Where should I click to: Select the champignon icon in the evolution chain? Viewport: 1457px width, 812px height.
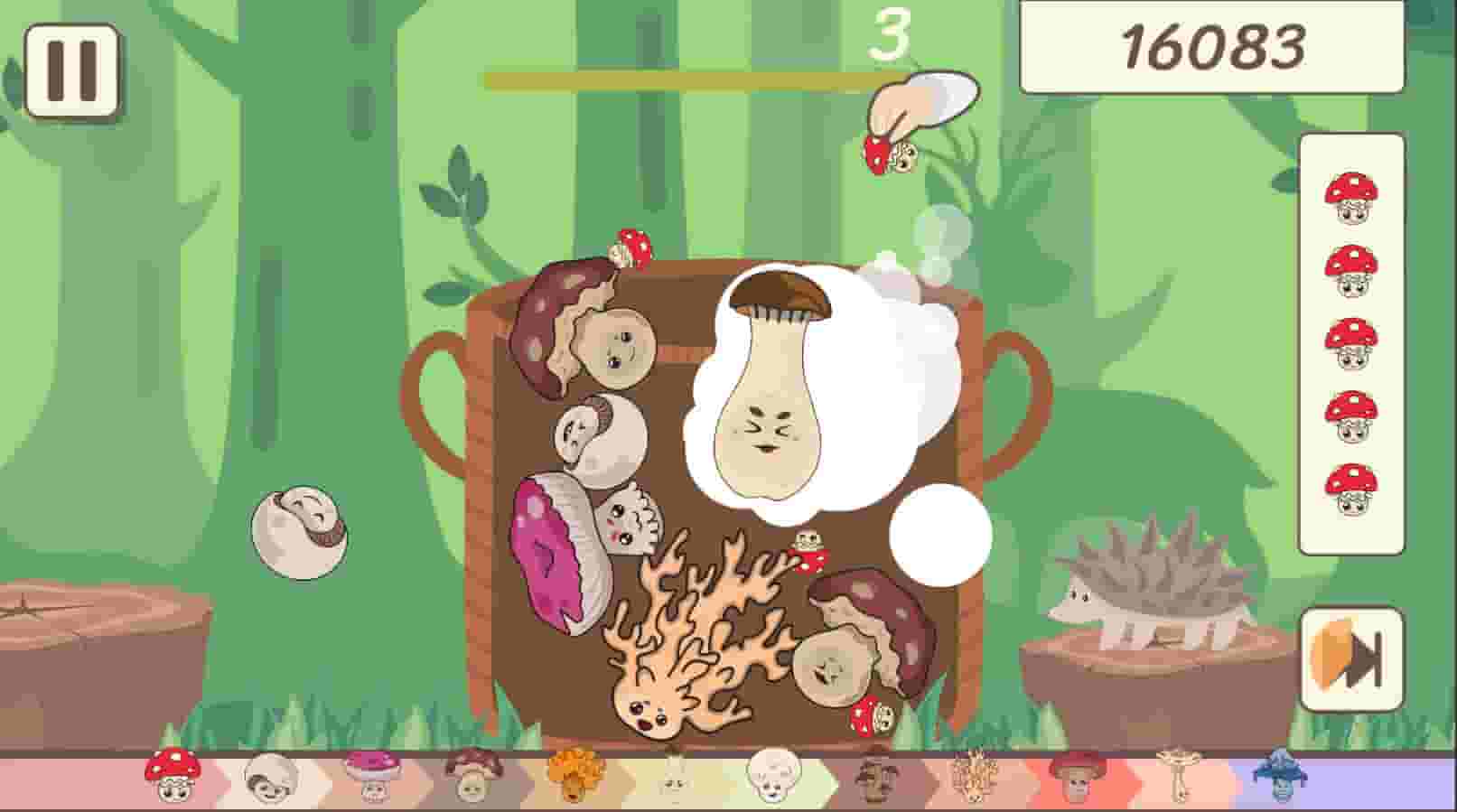coord(267,779)
